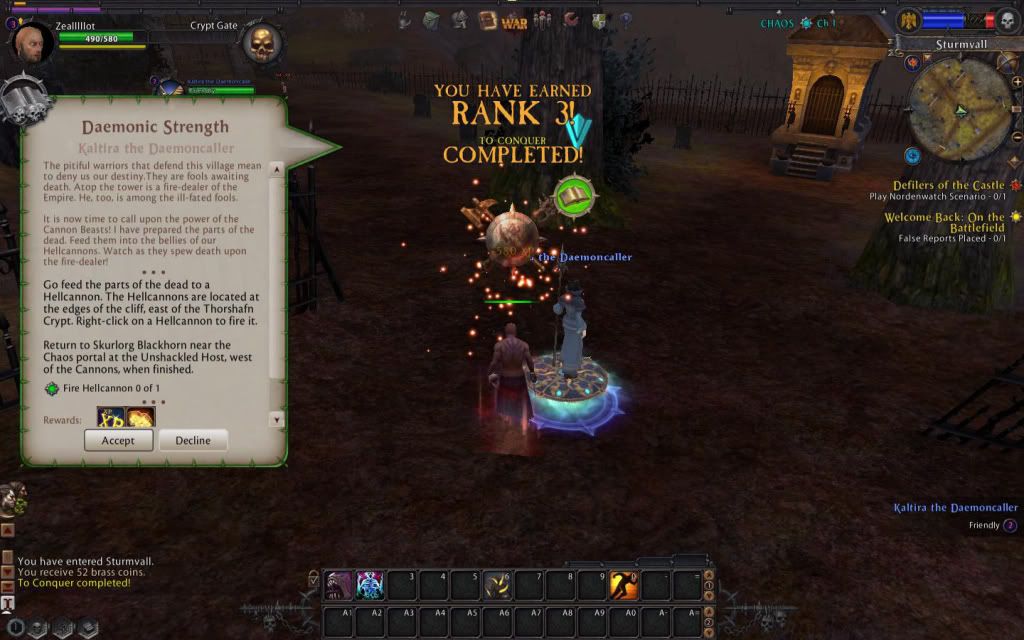The image size is (1024, 640).
Task: Activate the orange running-figure Flee ability
Action: (625, 585)
